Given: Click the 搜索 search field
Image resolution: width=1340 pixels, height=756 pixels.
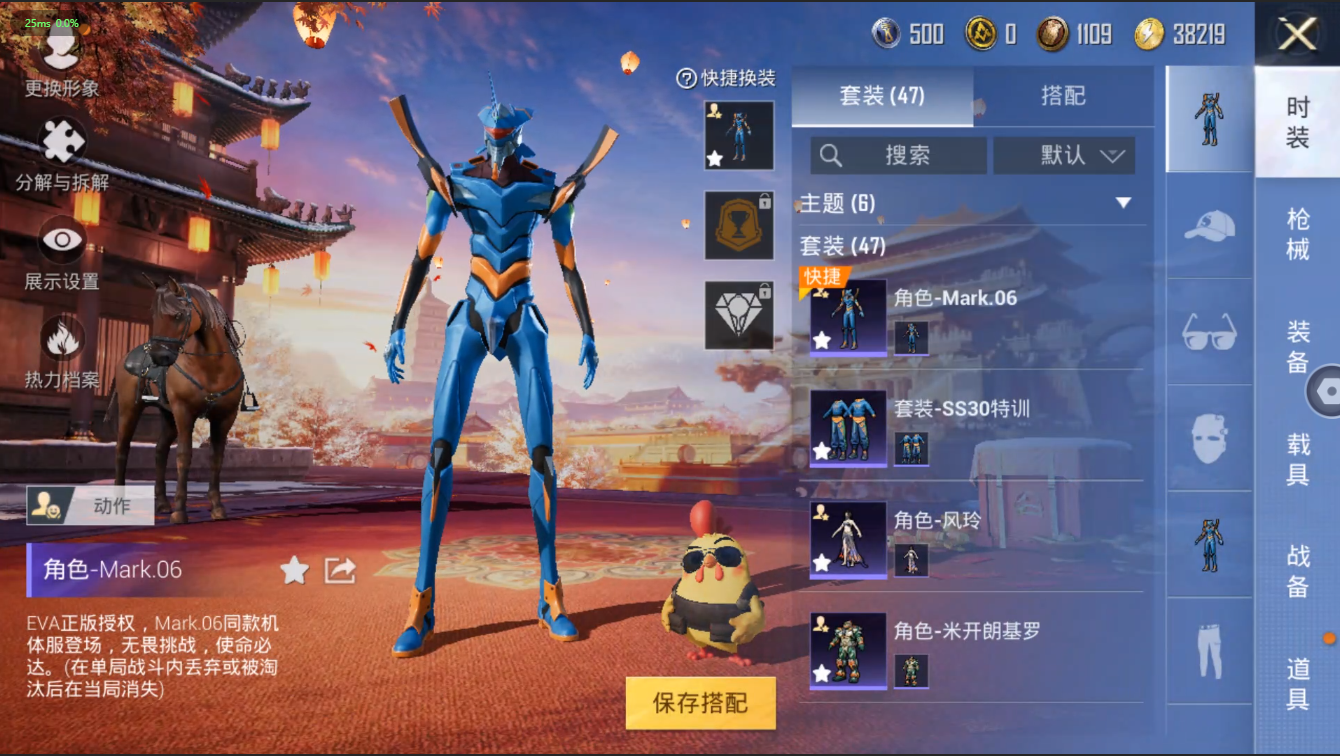Looking at the screenshot, I should 898,155.
